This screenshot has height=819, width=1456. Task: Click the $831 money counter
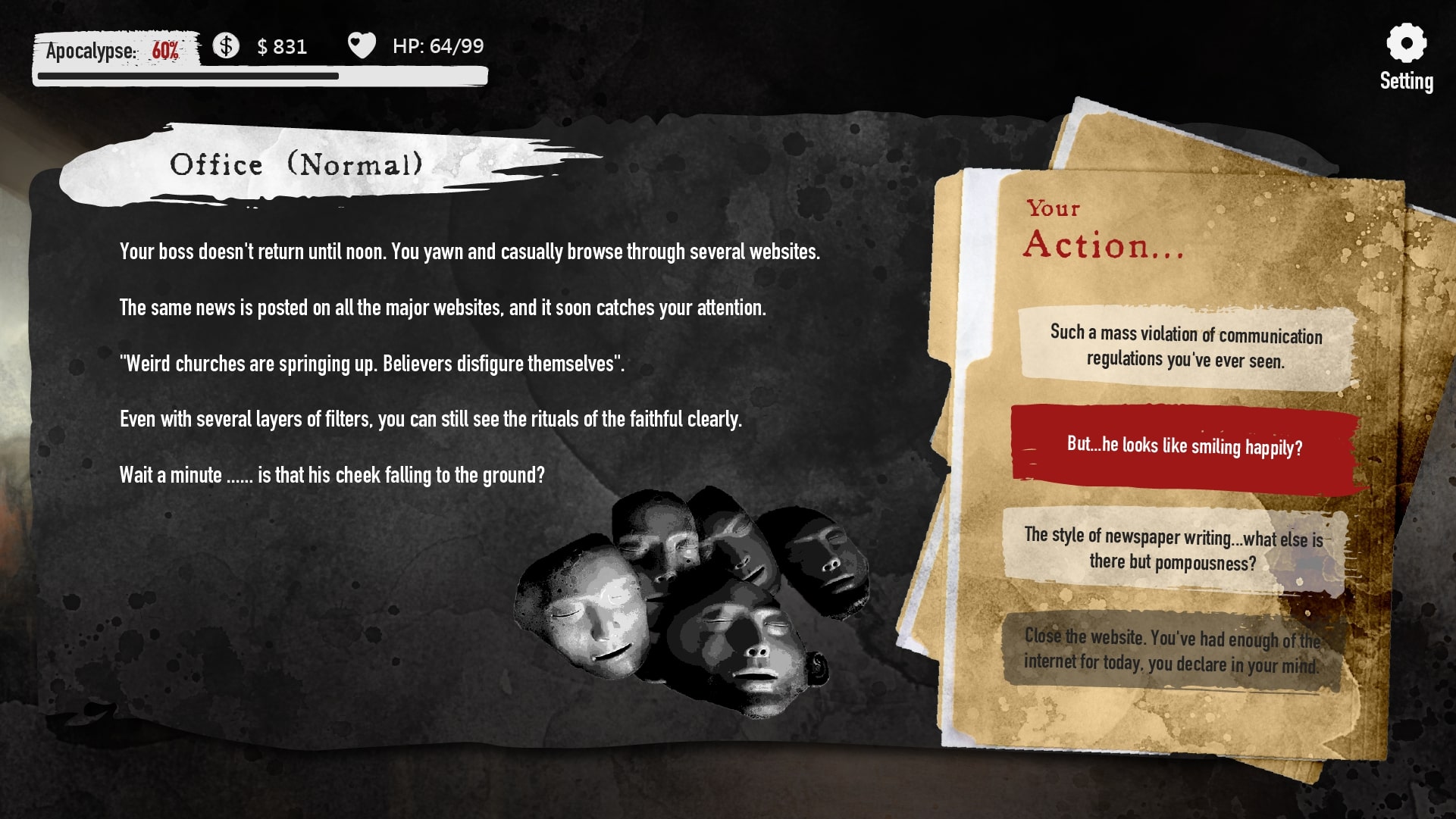282,47
